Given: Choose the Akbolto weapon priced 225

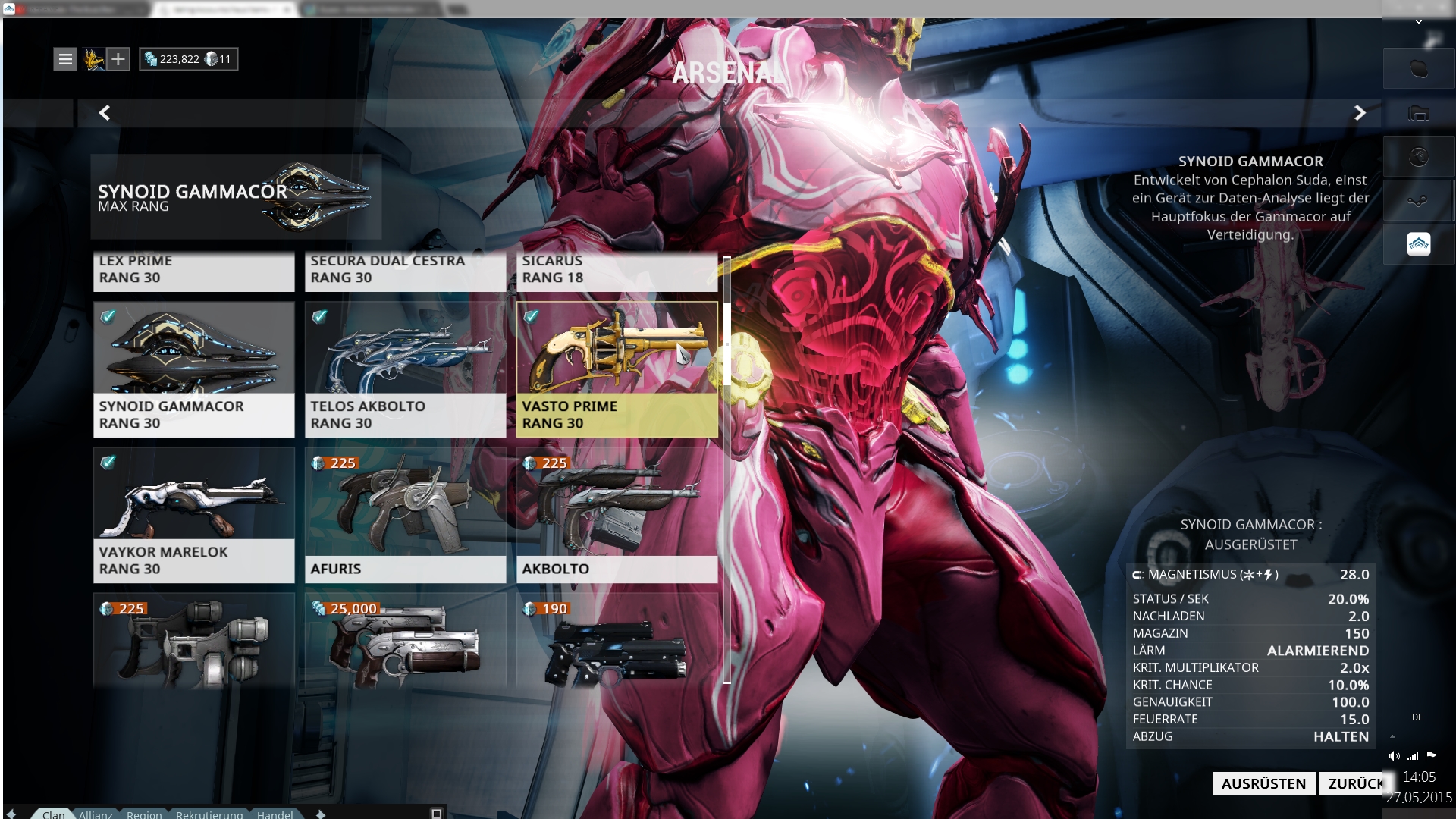Looking at the screenshot, I should [x=617, y=515].
